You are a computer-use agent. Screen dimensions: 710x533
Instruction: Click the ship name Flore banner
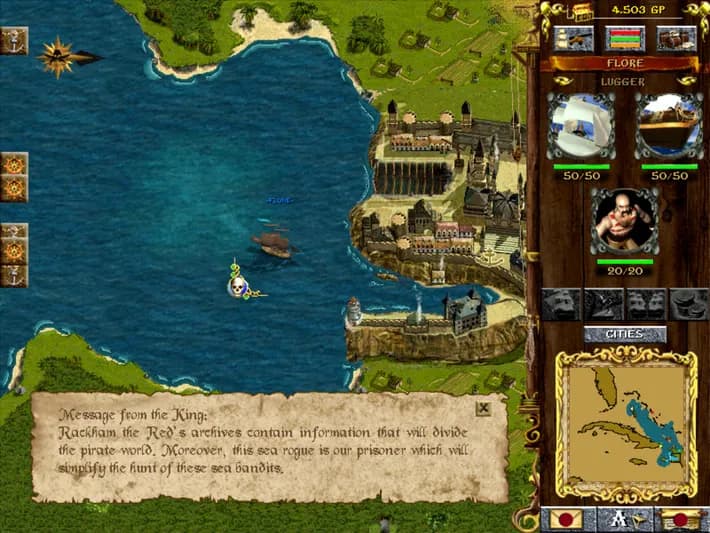point(625,63)
